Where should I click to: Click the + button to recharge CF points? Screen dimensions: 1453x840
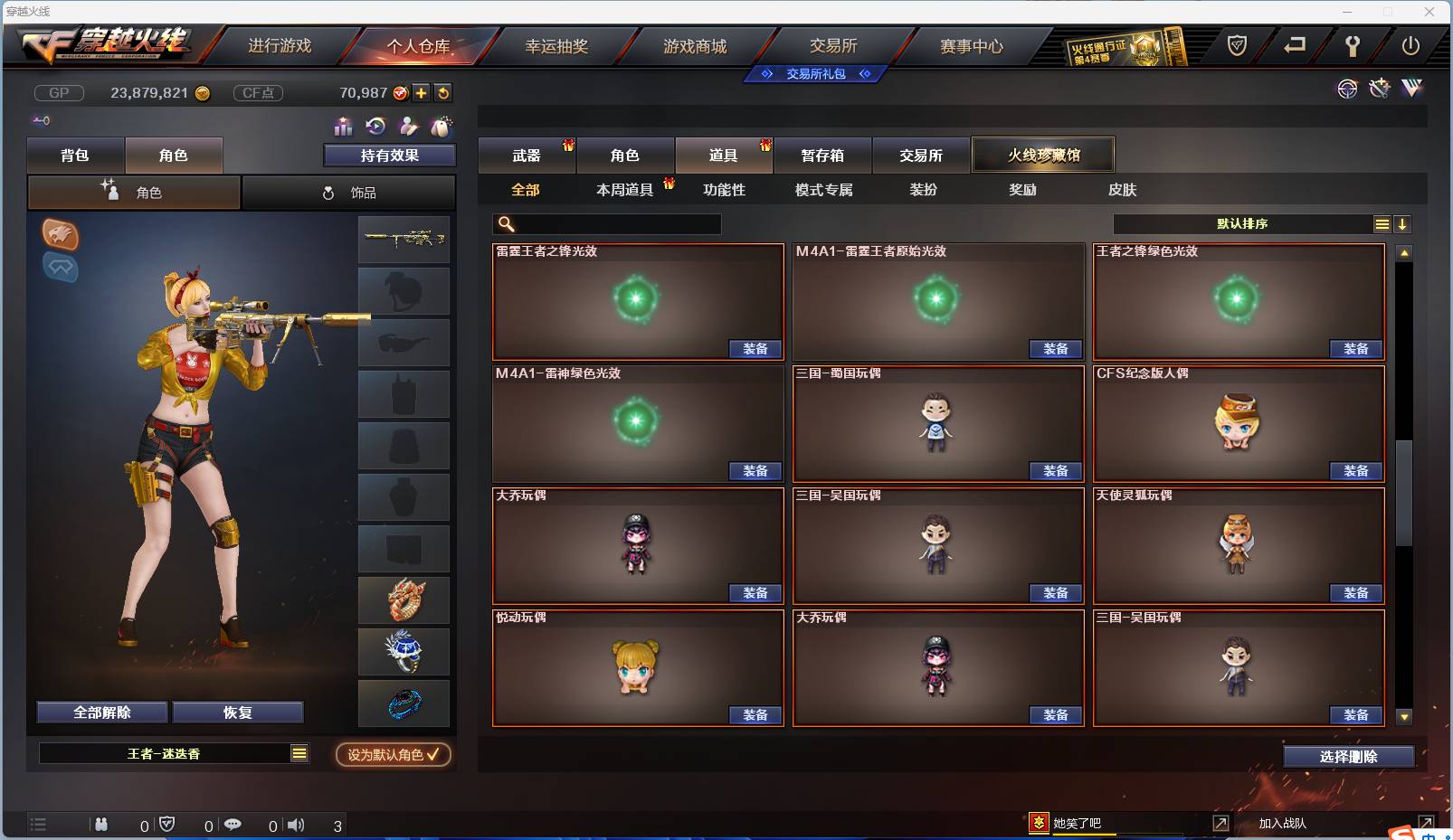[x=422, y=92]
